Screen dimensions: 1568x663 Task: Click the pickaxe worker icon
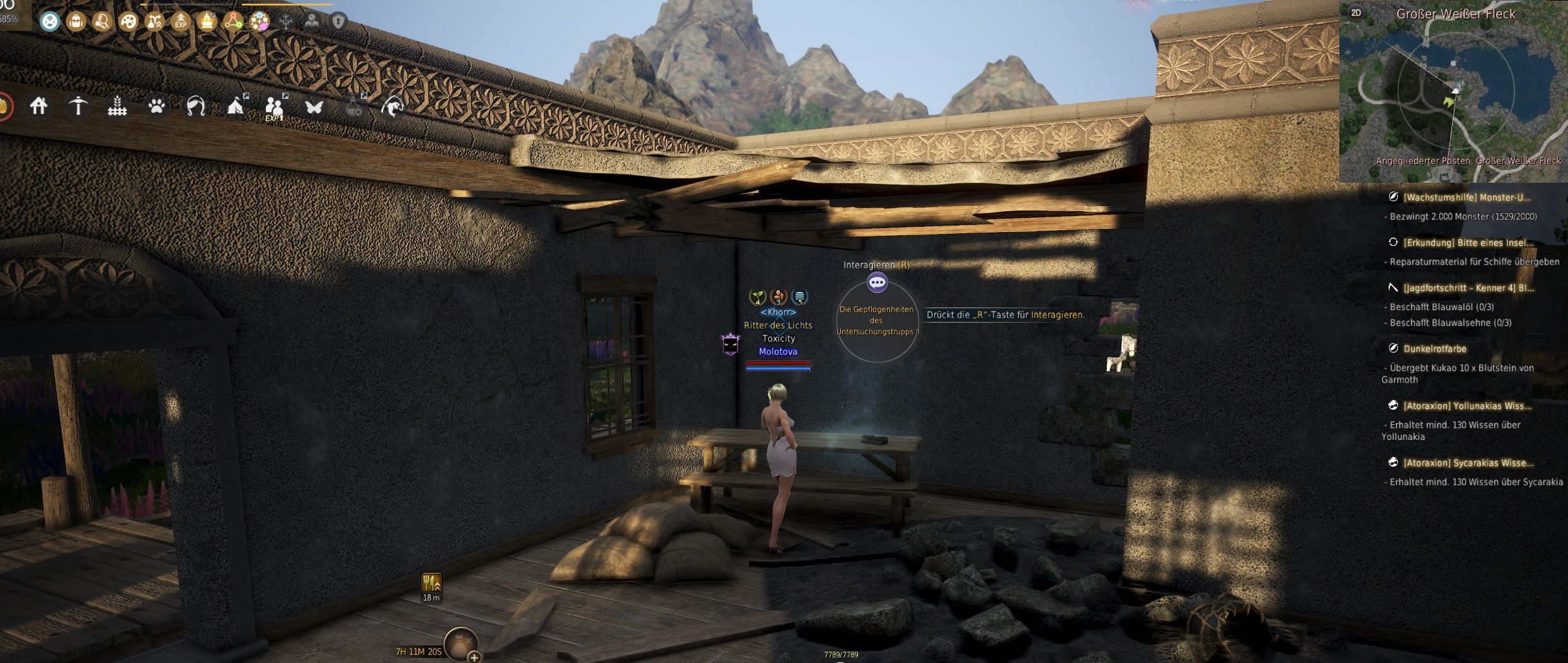(x=78, y=106)
